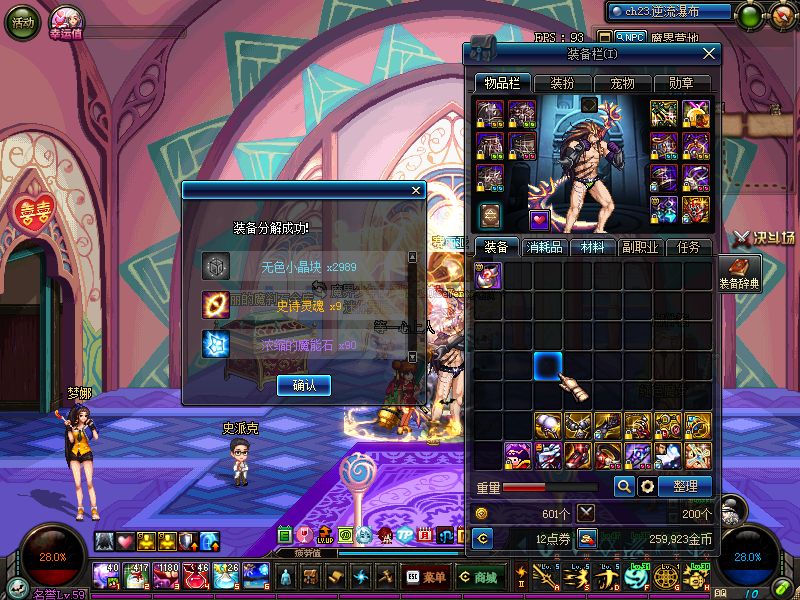Close the 装备栏 inventory window

coord(709,54)
